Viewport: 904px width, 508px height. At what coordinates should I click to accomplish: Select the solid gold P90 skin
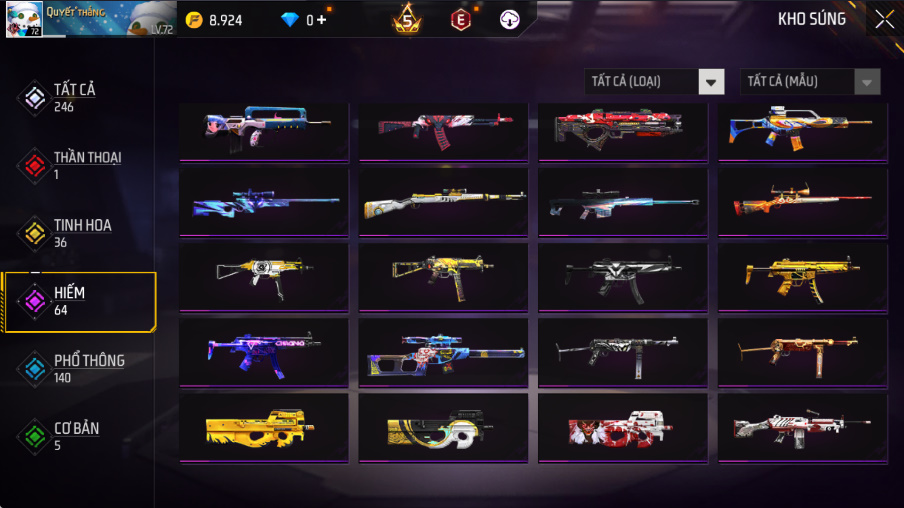point(264,428)
